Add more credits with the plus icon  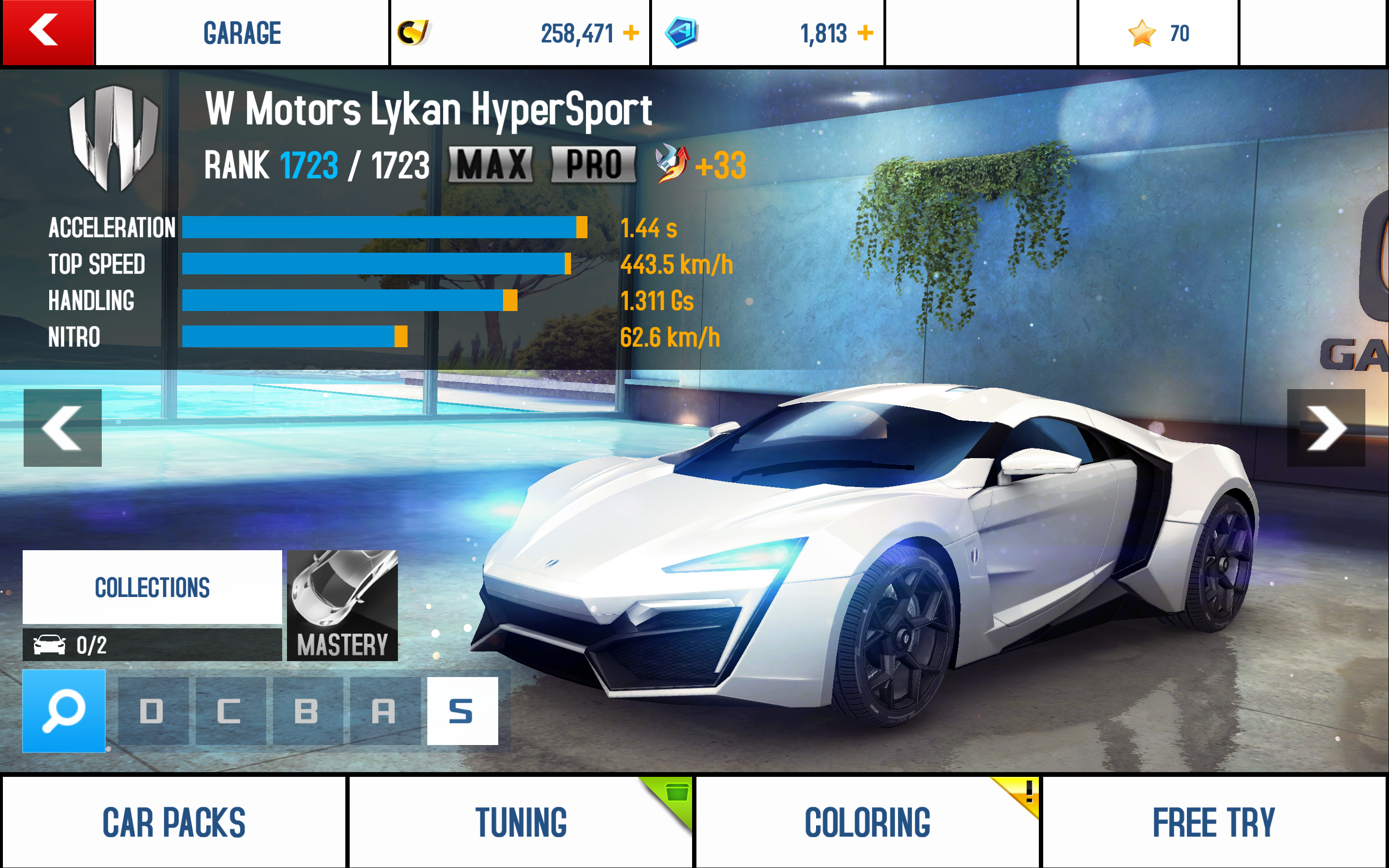pyautogui.click(x=631, y=33)
